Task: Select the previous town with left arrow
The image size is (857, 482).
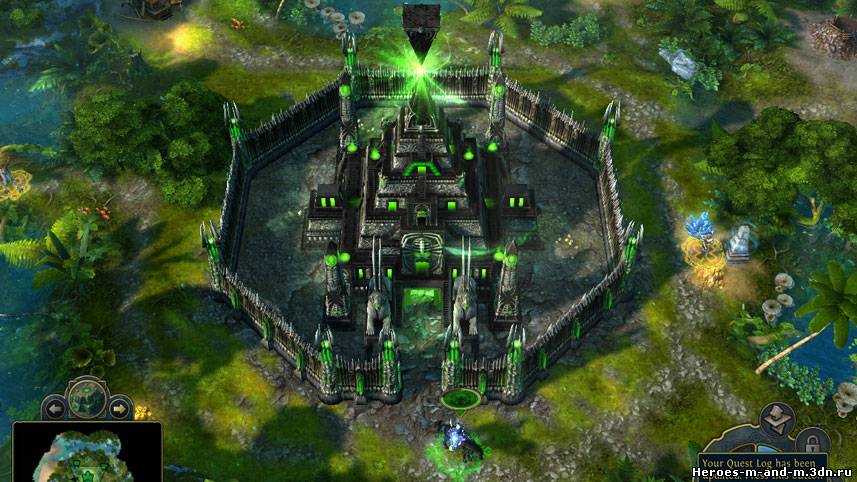Action: (x=55, y=408)
